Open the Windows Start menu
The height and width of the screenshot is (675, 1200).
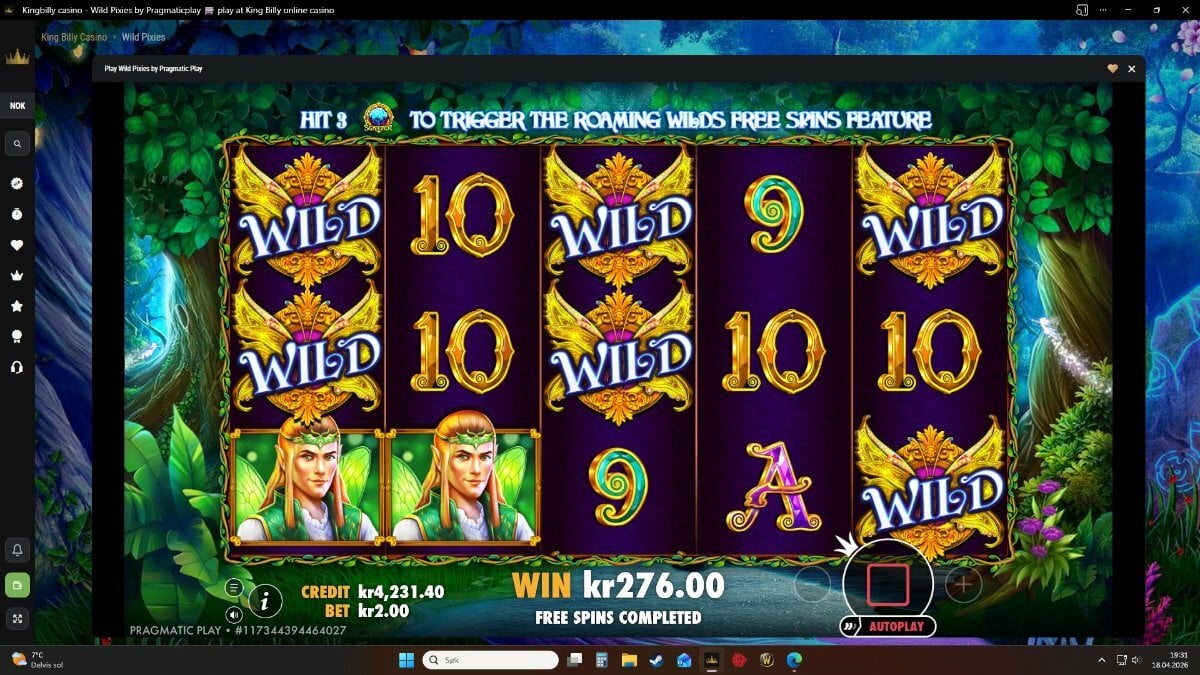(406, 660)
